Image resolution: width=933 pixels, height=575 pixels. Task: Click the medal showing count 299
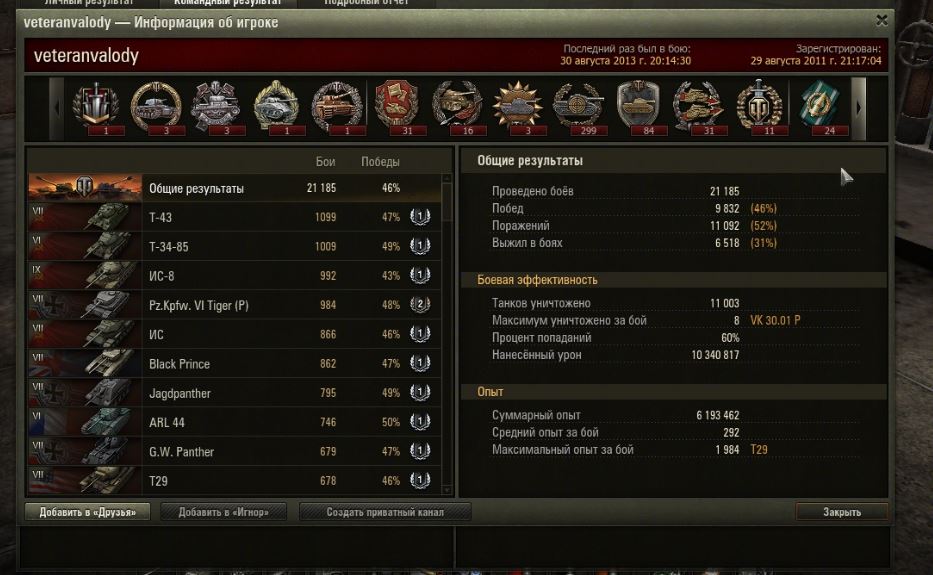click(x=578, y=106)
